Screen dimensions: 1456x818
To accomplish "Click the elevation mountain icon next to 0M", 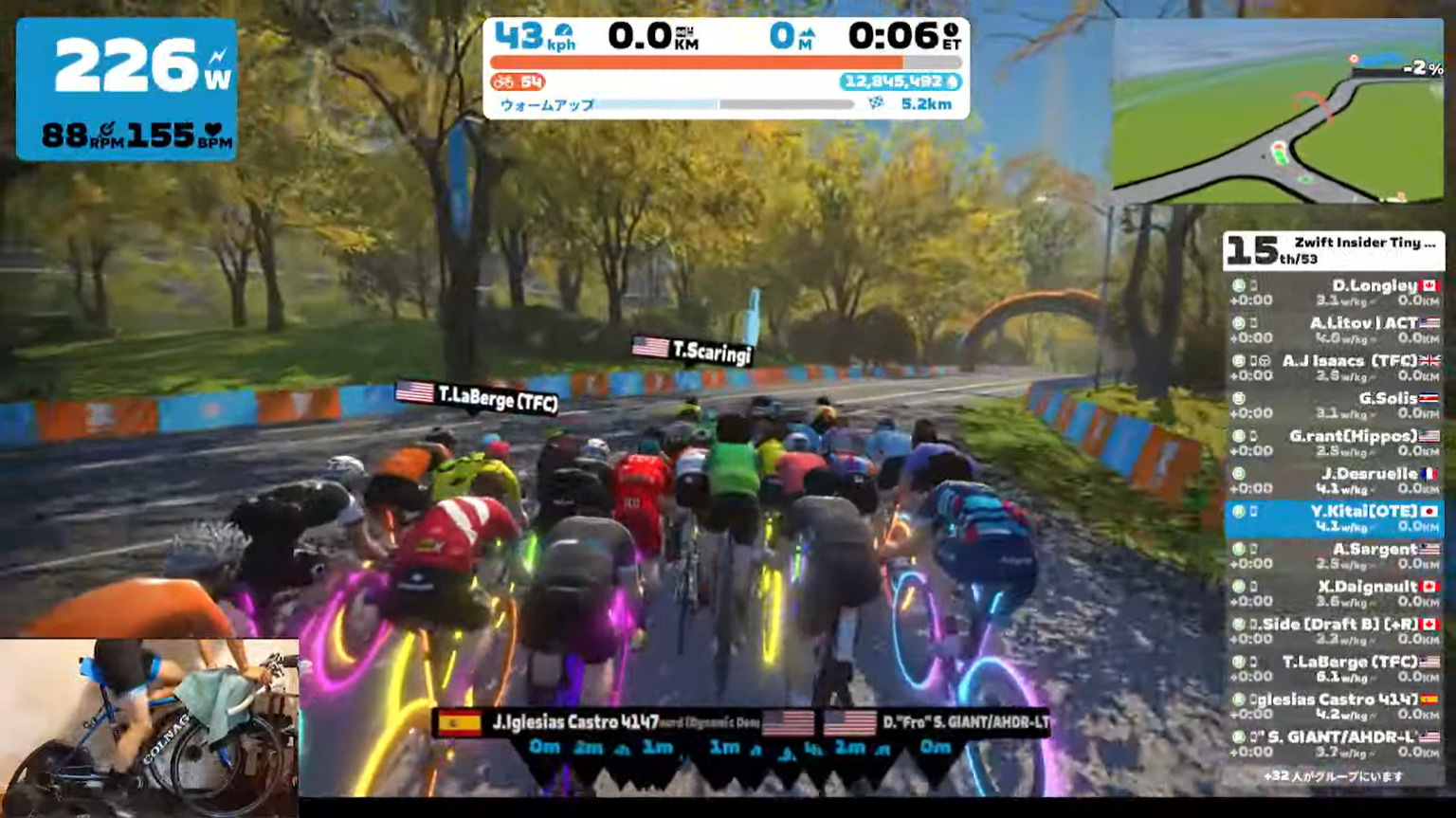I will 810,34.
